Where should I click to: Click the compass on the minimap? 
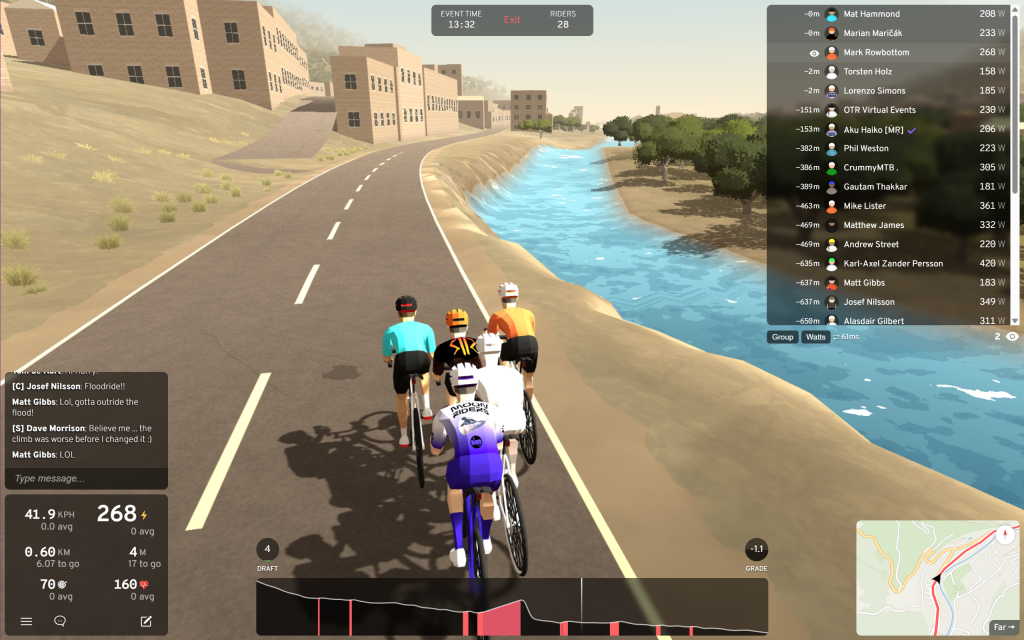click(x=1003, y=534)
